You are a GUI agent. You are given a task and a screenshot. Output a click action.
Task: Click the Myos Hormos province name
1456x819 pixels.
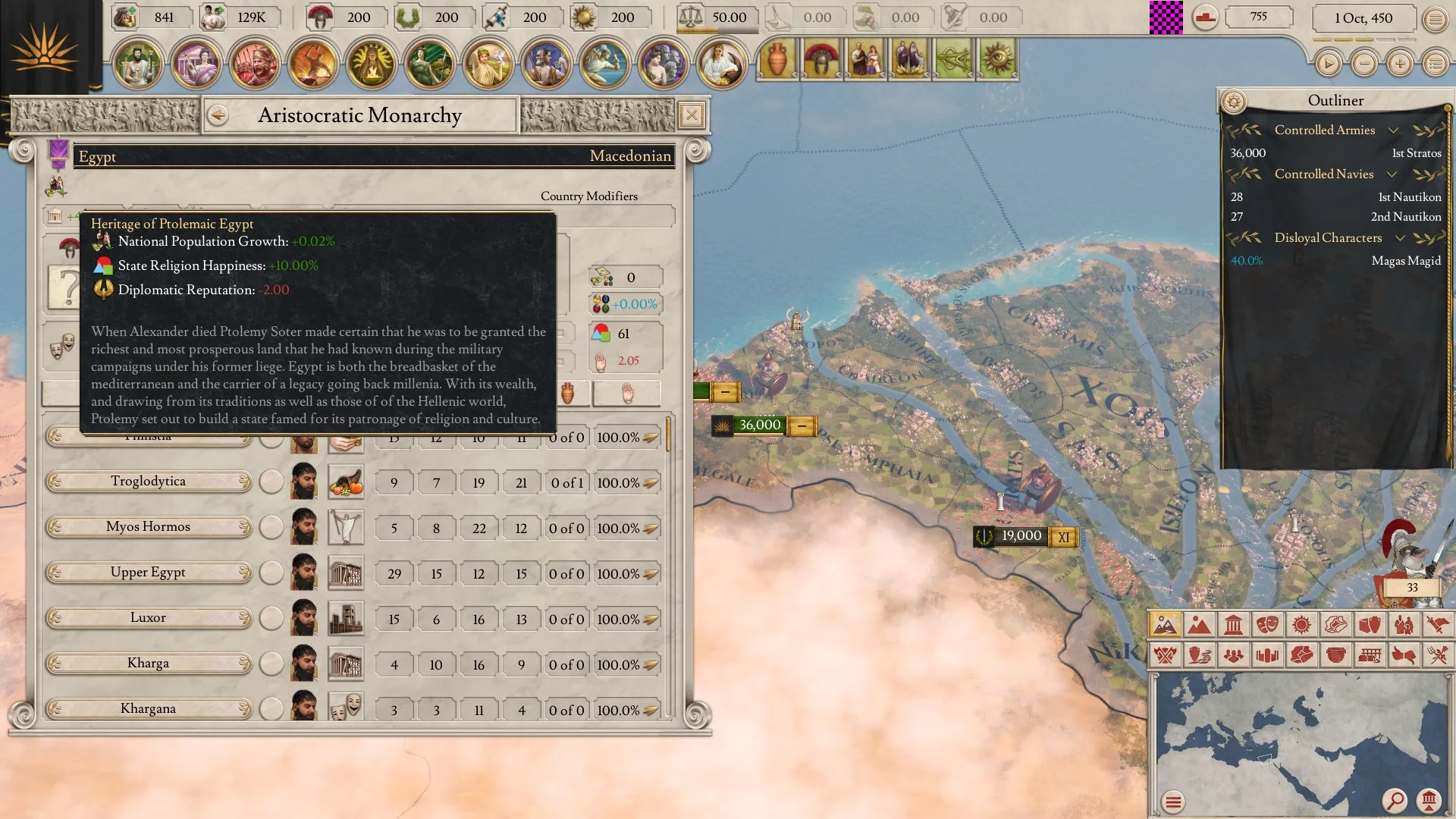[148, 527]
